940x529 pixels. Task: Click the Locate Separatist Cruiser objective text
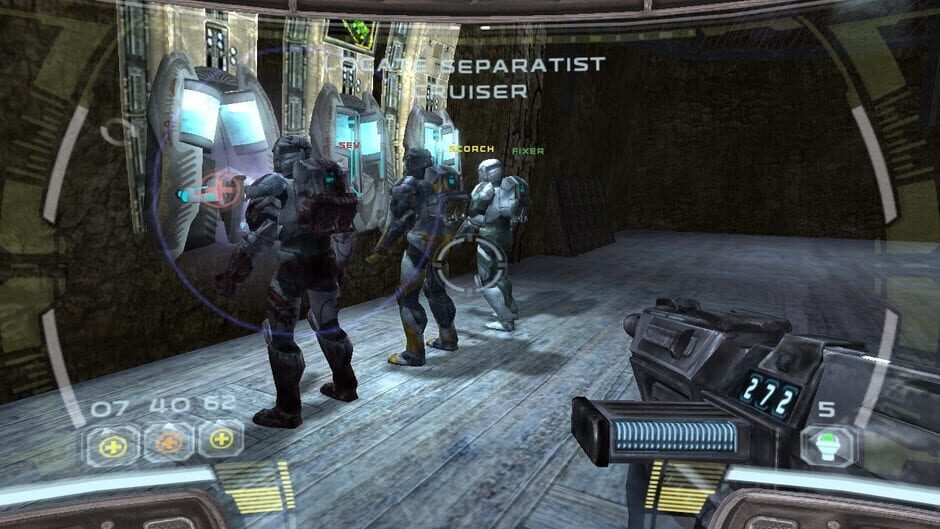point(463,77)
